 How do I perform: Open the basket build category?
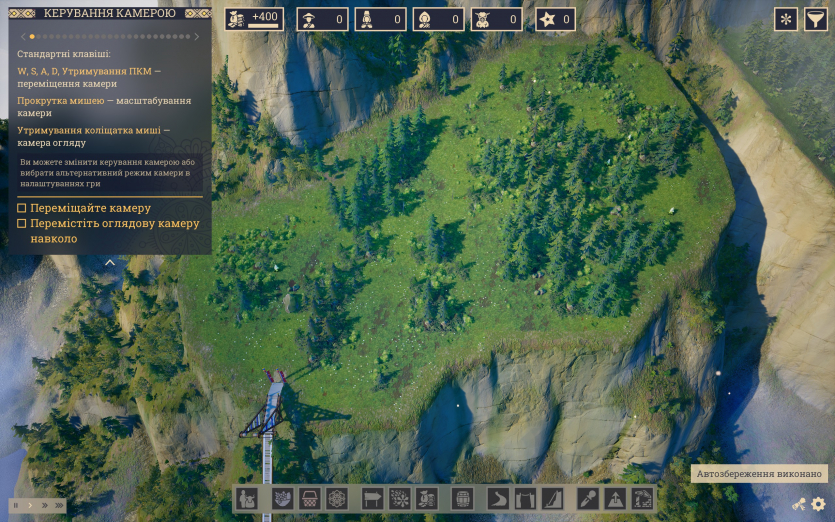pos(310,498)
